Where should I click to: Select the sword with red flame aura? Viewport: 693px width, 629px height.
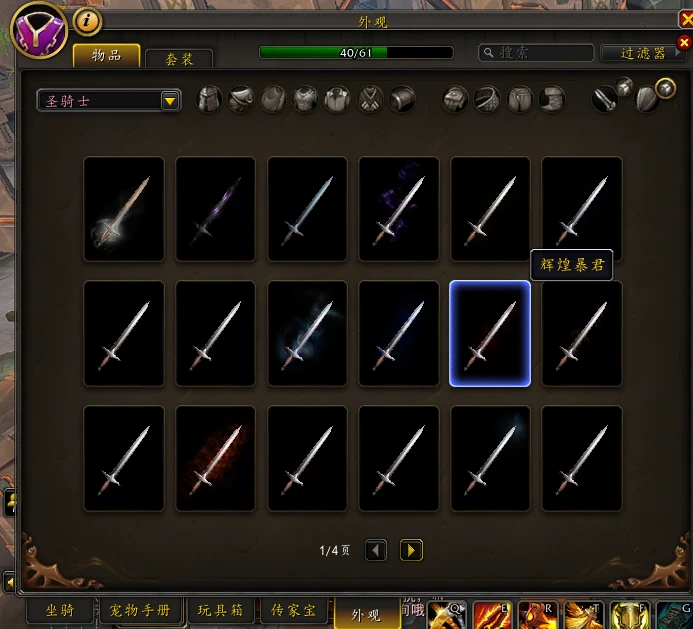pos(215,458)
